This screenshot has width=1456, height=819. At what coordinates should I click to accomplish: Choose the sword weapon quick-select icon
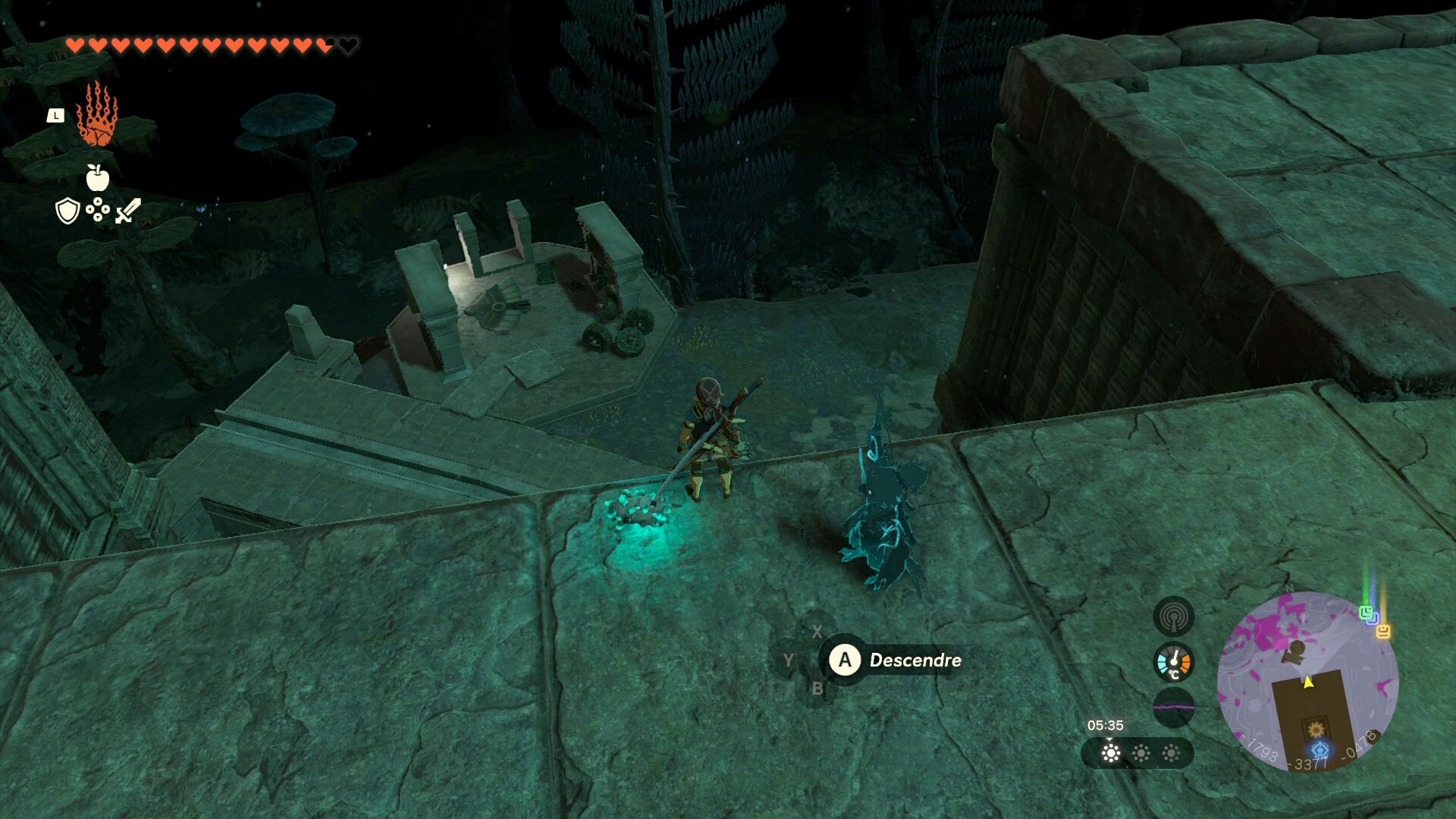click(x=128, y=211)
